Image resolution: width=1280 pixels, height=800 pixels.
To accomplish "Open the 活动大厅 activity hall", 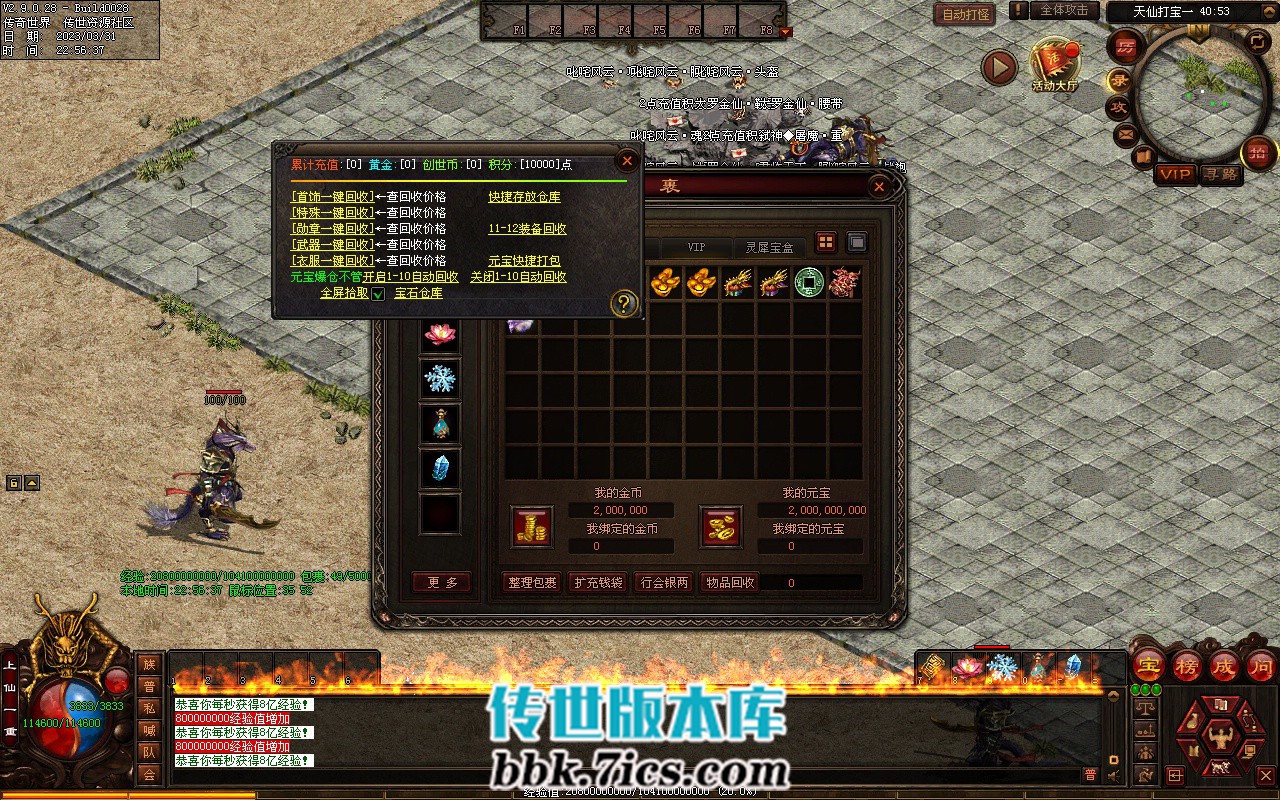I will pos(1055,66).
